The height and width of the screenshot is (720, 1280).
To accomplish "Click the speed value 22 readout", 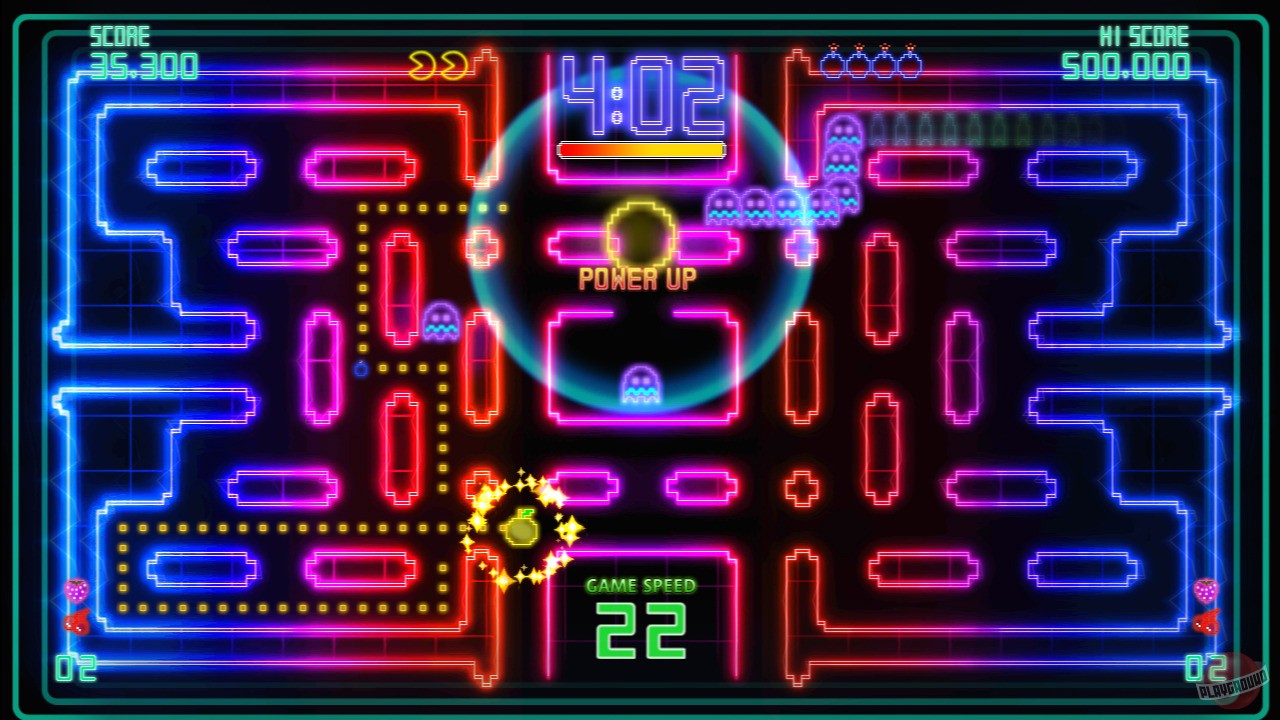I will click(640, 630).
